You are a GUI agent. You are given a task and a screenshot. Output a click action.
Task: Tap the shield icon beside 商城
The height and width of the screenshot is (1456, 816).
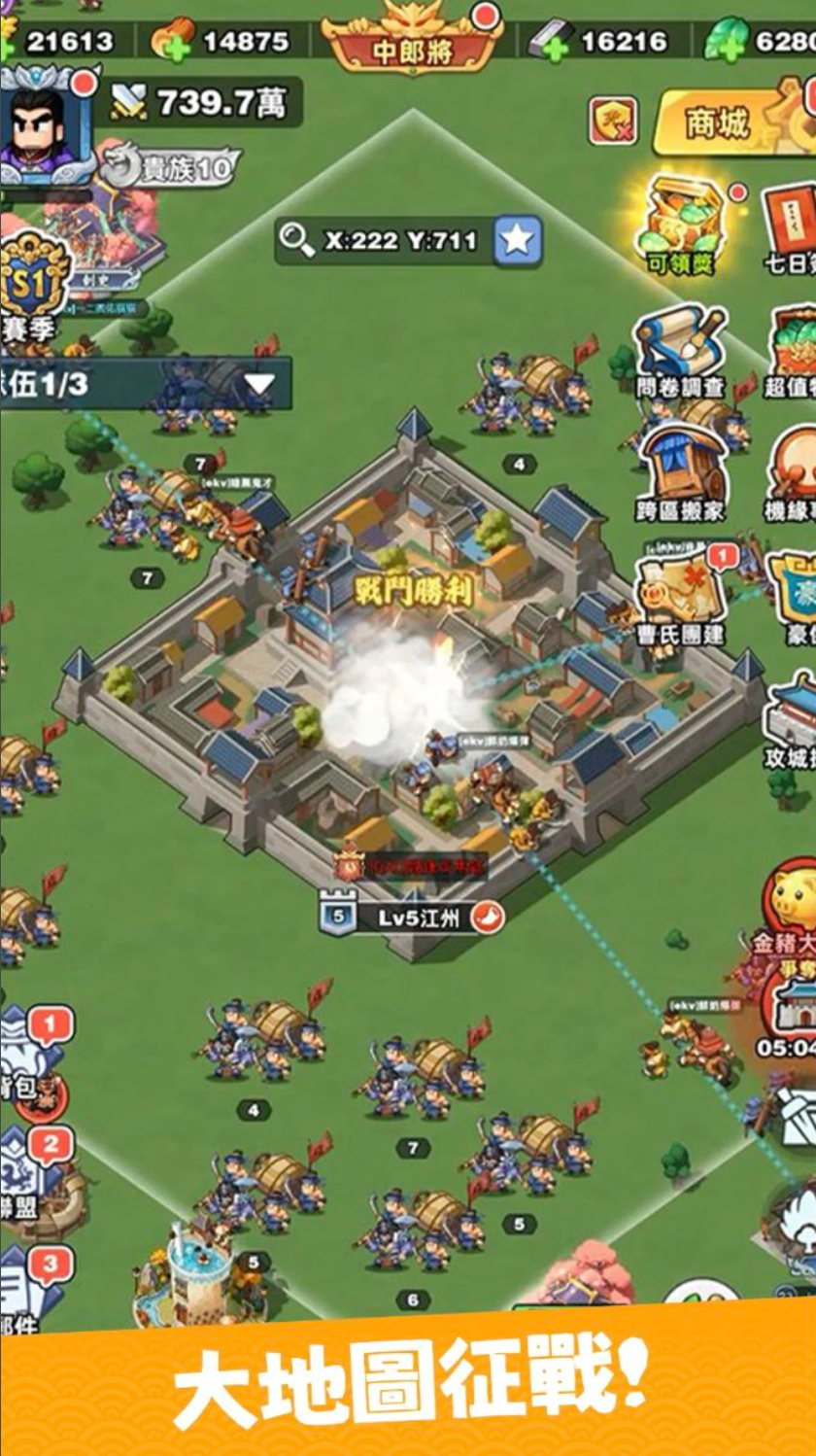pyautogui.click(x=613, y=121)
